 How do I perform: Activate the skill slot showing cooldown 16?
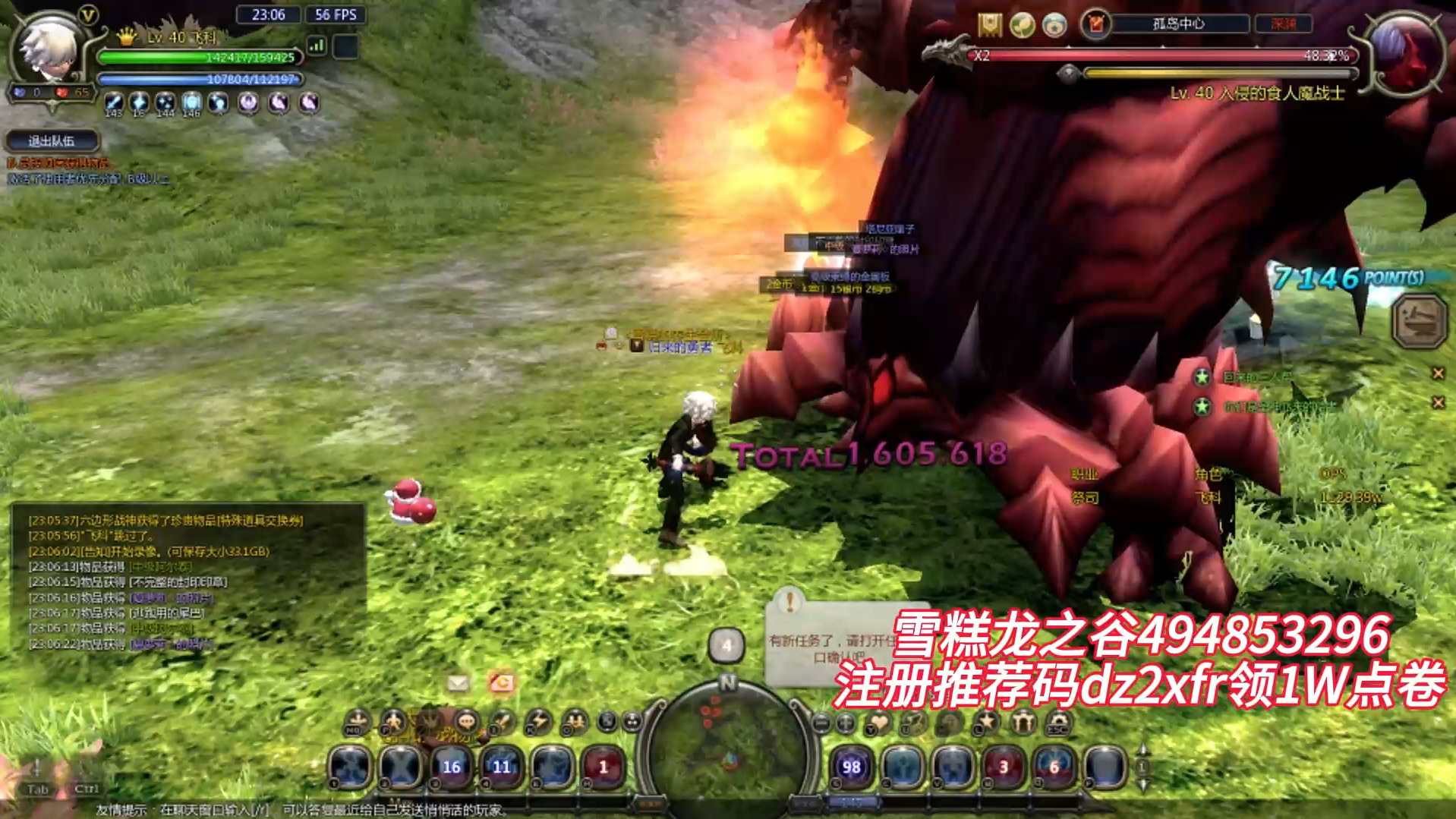pos(451,767)
